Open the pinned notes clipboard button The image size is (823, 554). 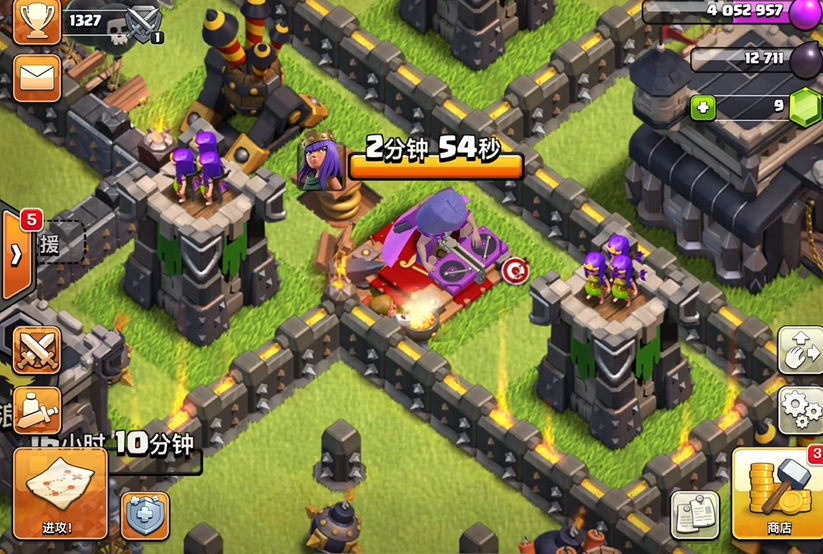pos(694,515)
